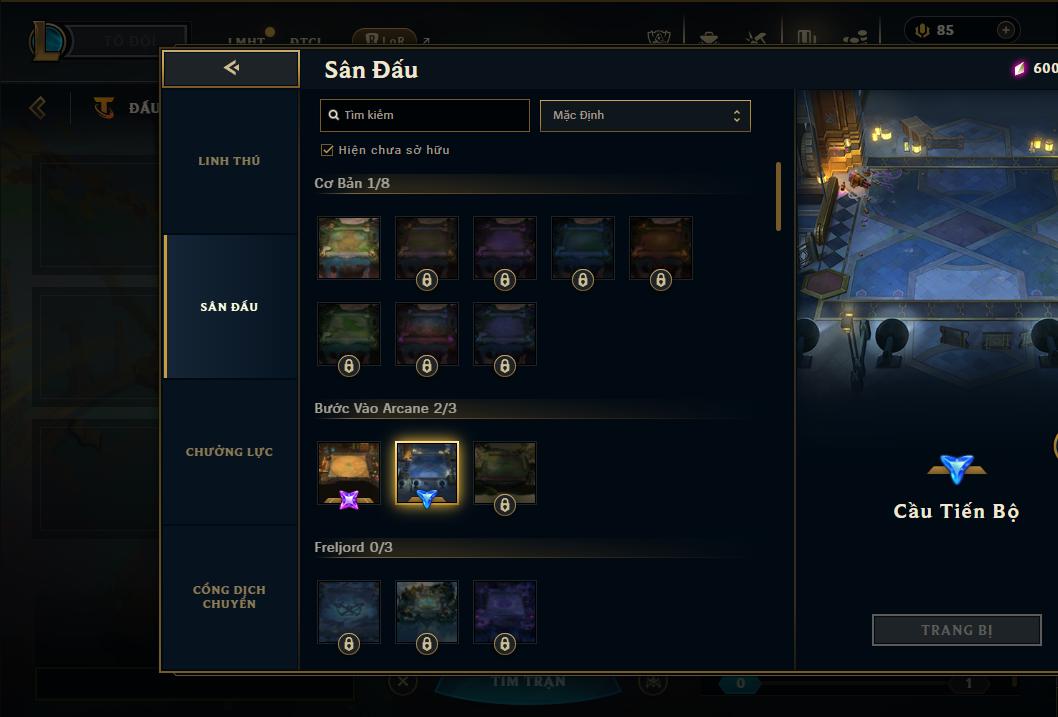Click the Tìm kiếm search field

pos(425,115)
